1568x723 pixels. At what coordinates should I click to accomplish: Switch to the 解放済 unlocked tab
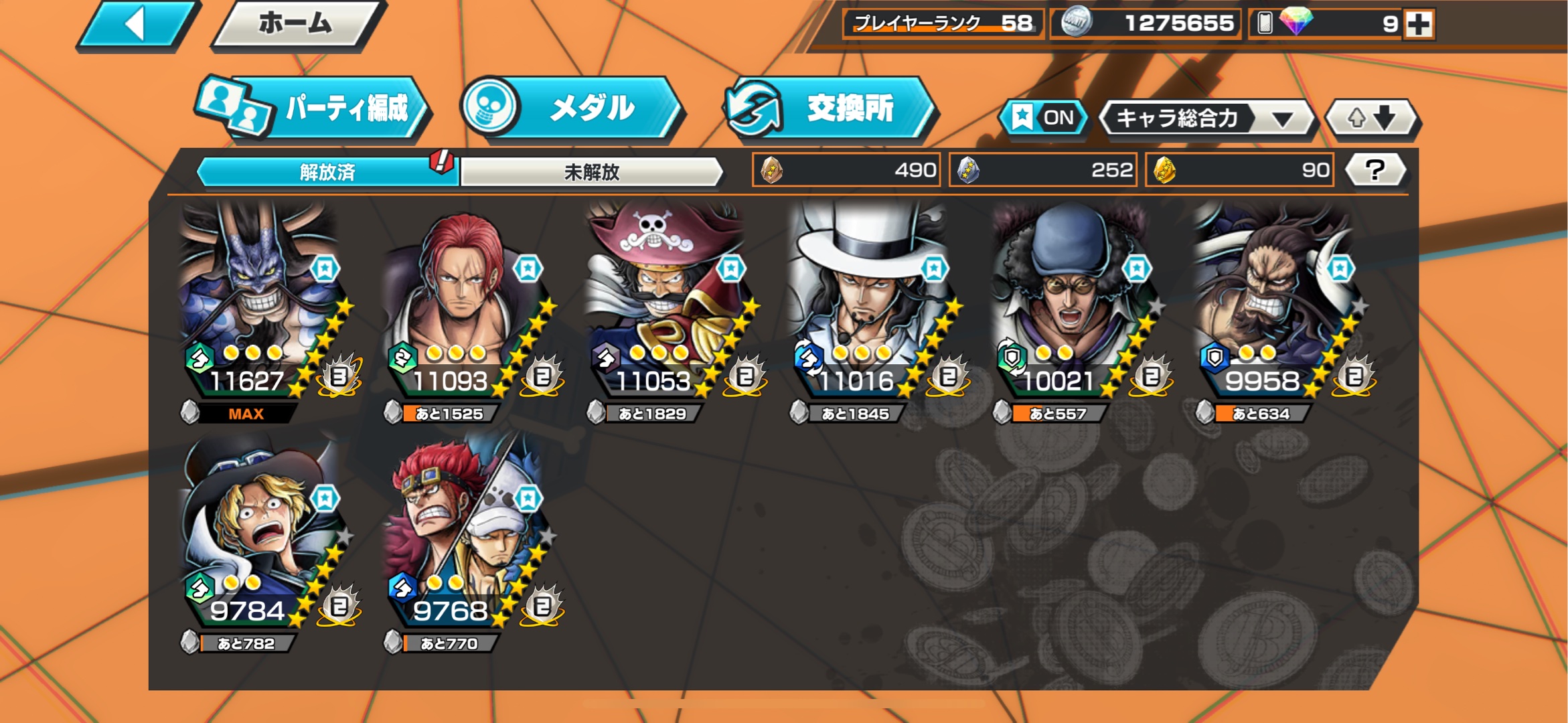pyautogui.click(x=327, y=172)
